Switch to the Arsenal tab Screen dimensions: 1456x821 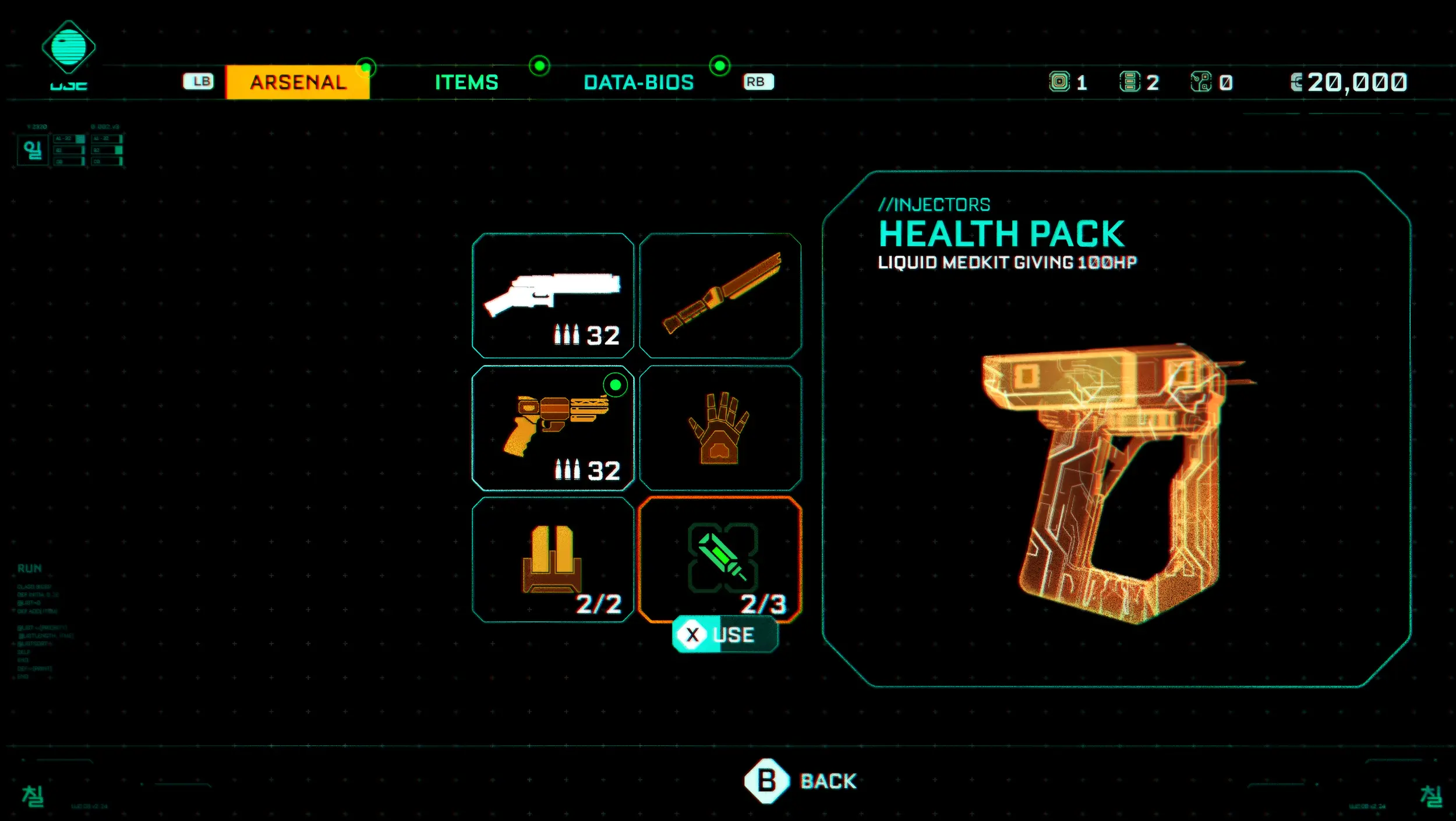pos(298,82)
